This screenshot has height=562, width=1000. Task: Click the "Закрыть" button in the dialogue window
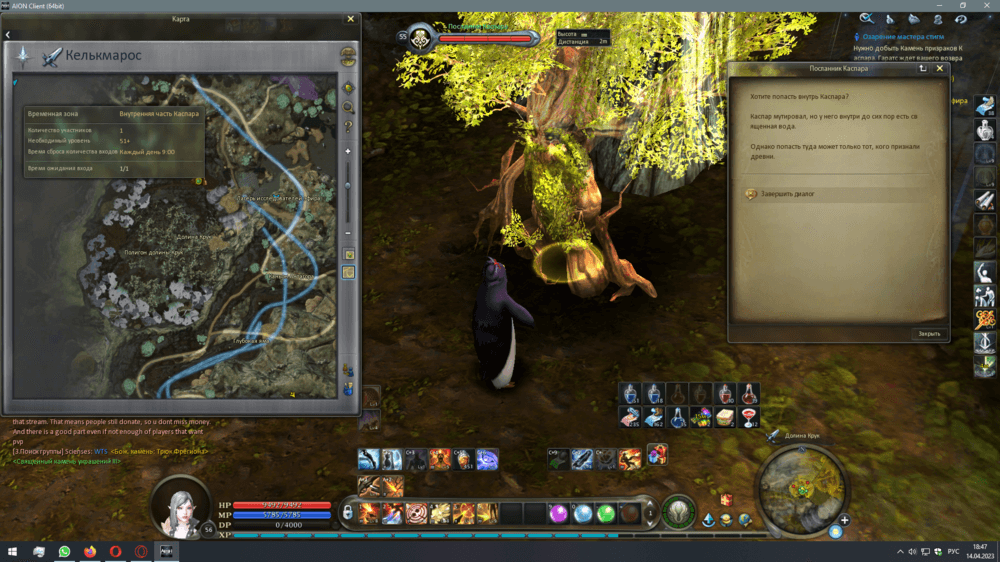tap(929, 334)
